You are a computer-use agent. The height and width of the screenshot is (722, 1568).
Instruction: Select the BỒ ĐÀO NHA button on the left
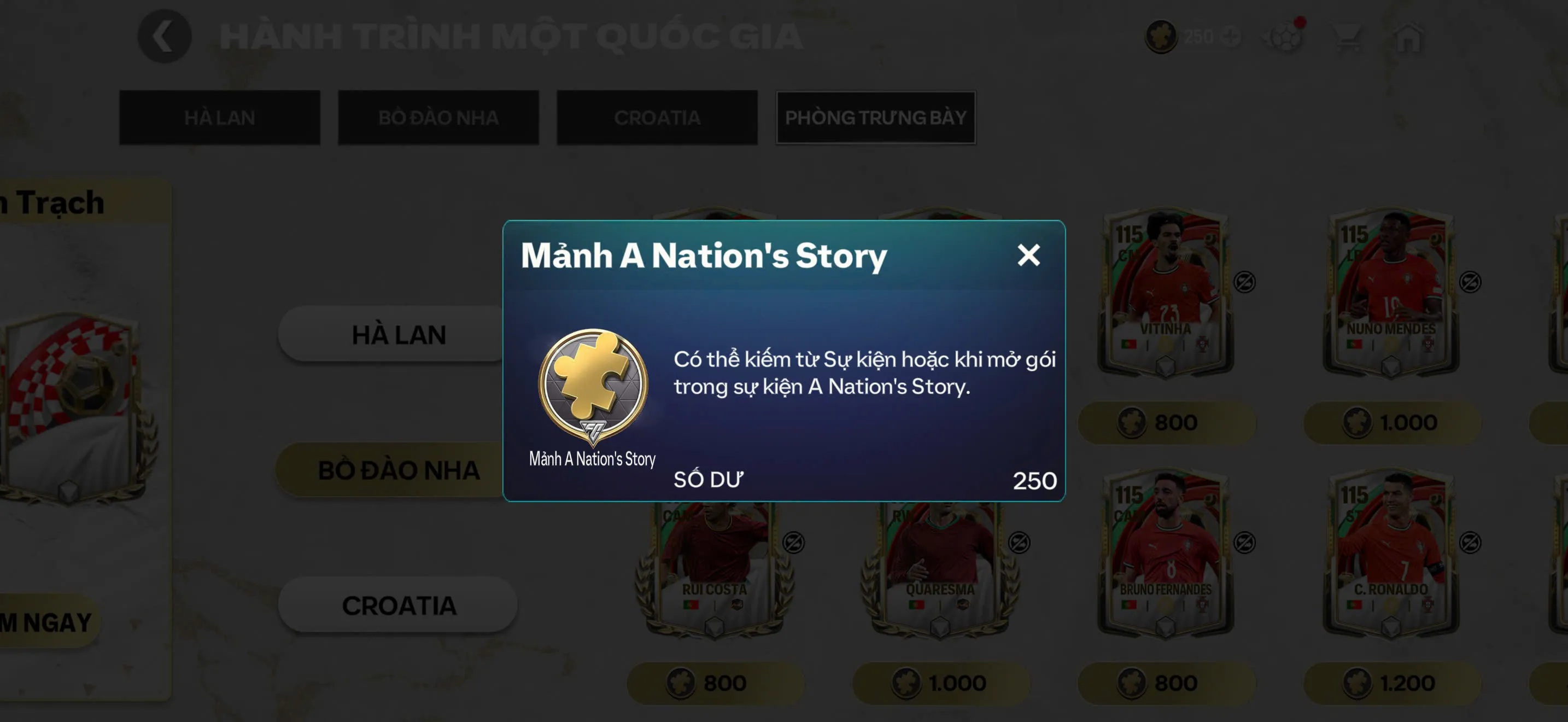coord(399,469)
